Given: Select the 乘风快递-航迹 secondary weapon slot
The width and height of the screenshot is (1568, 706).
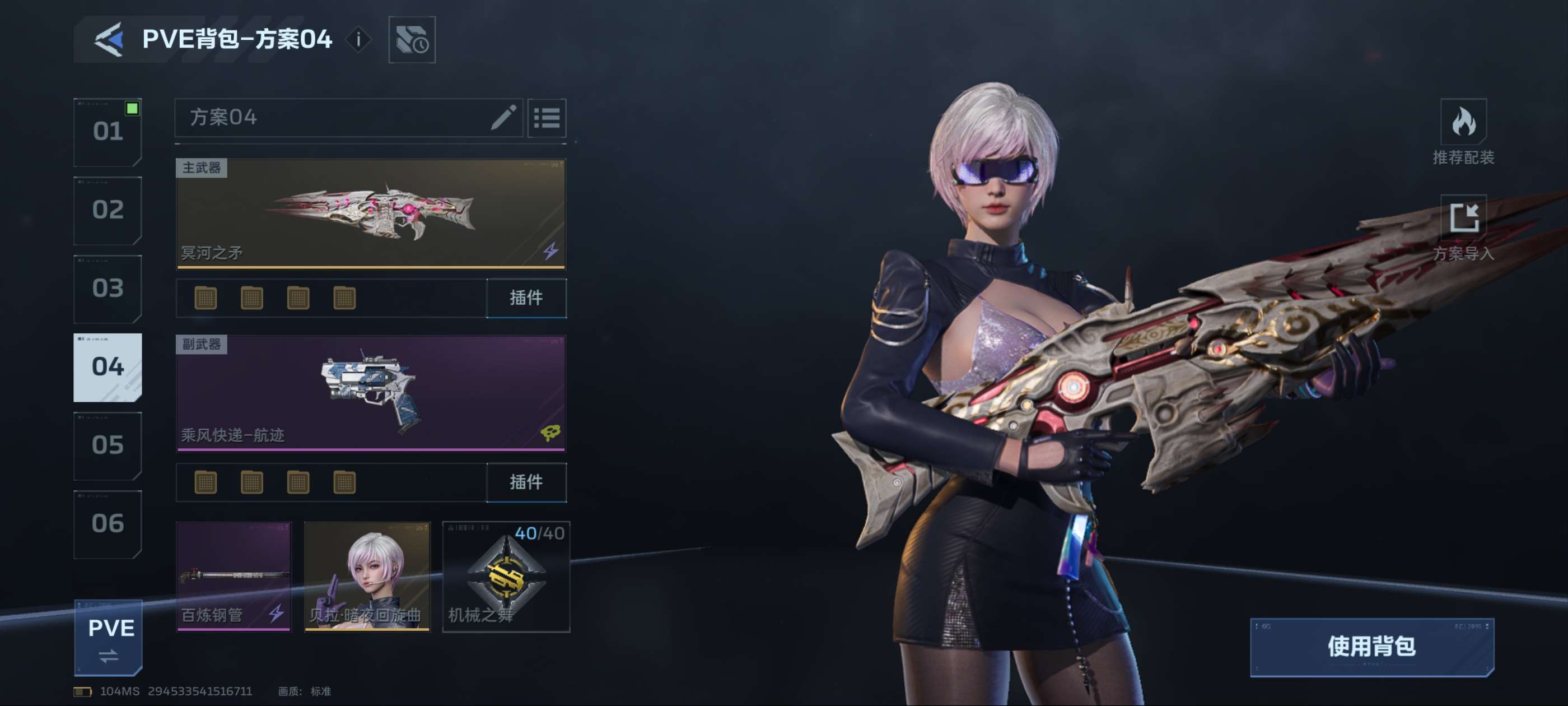Looking at the screenshot, I should pyautogui.click(x=370, y=393).
